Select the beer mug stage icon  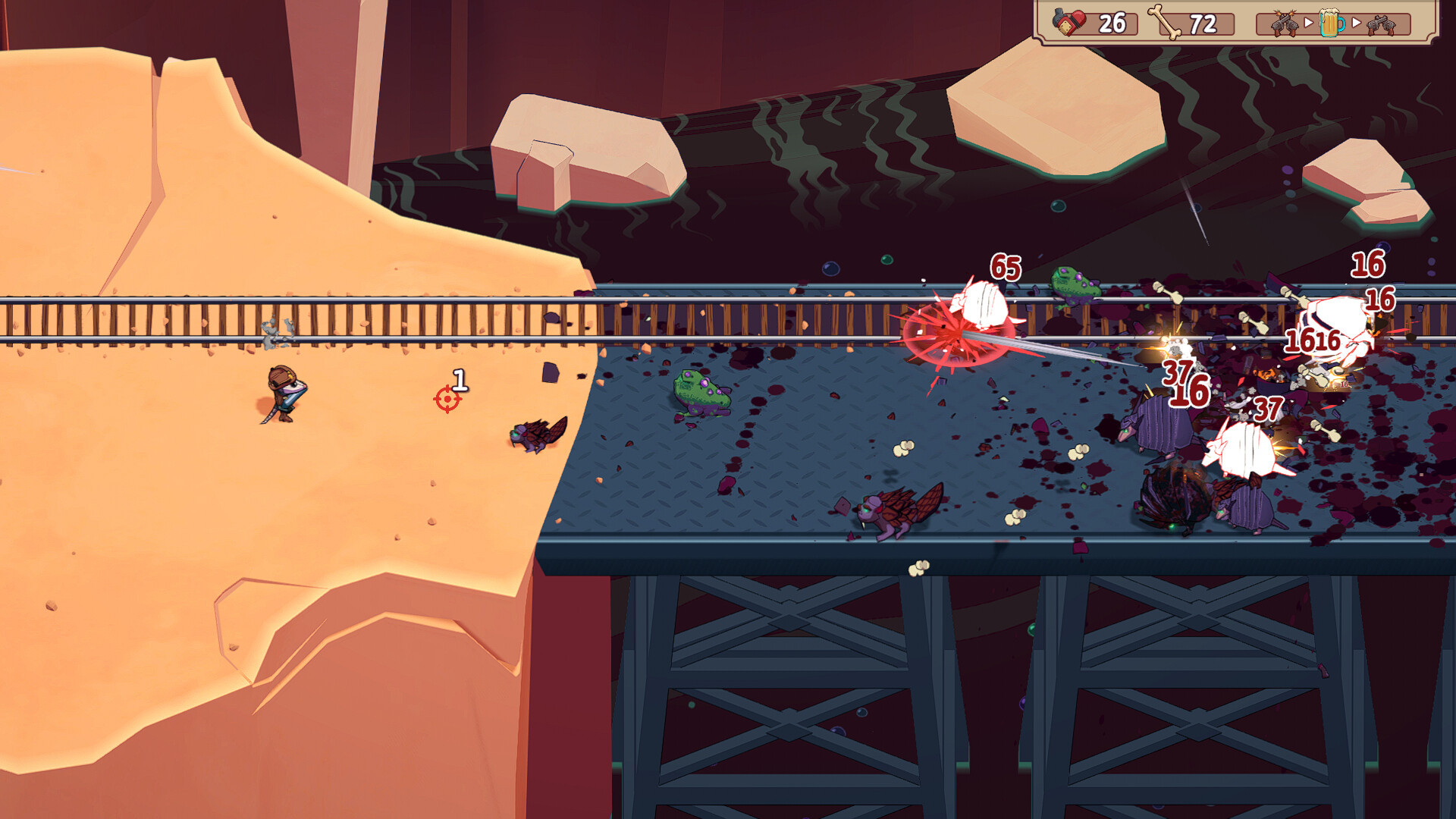point(1331,24)
